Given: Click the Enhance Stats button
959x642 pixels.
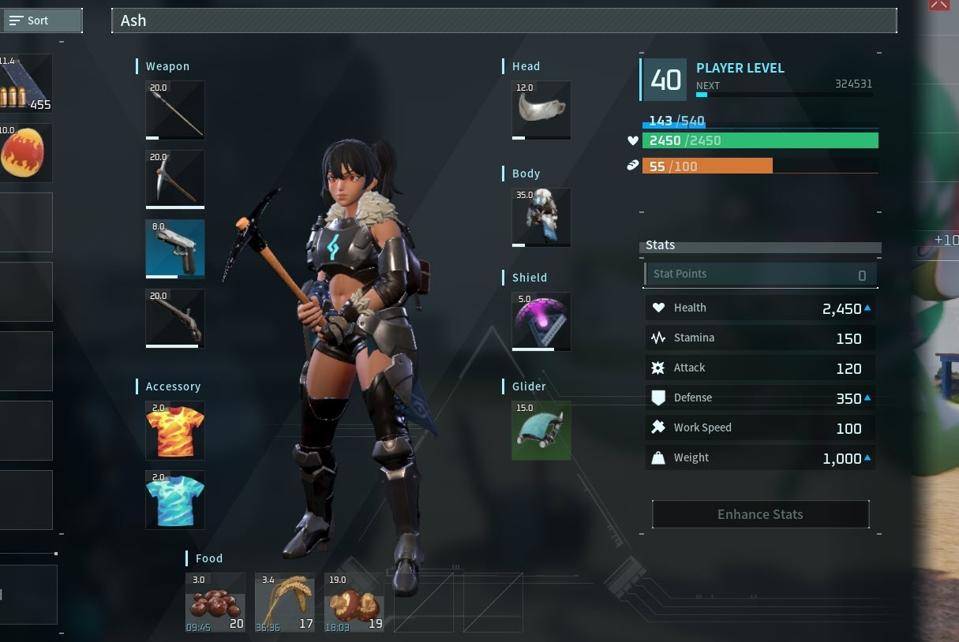Looking at the screenshot, I should pyautogui.click(x=760, y=514).
